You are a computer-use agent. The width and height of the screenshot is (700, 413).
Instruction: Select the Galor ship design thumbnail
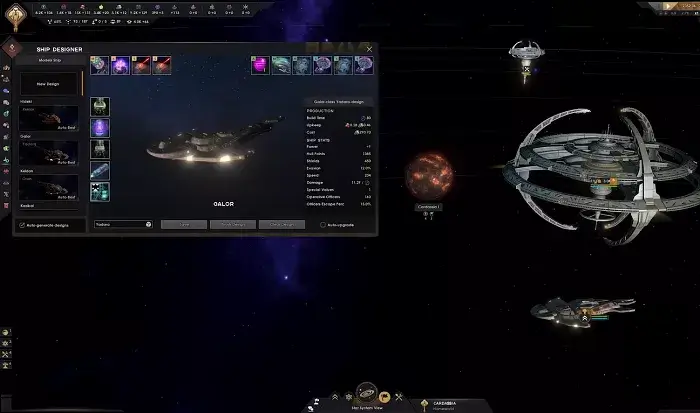48,151
